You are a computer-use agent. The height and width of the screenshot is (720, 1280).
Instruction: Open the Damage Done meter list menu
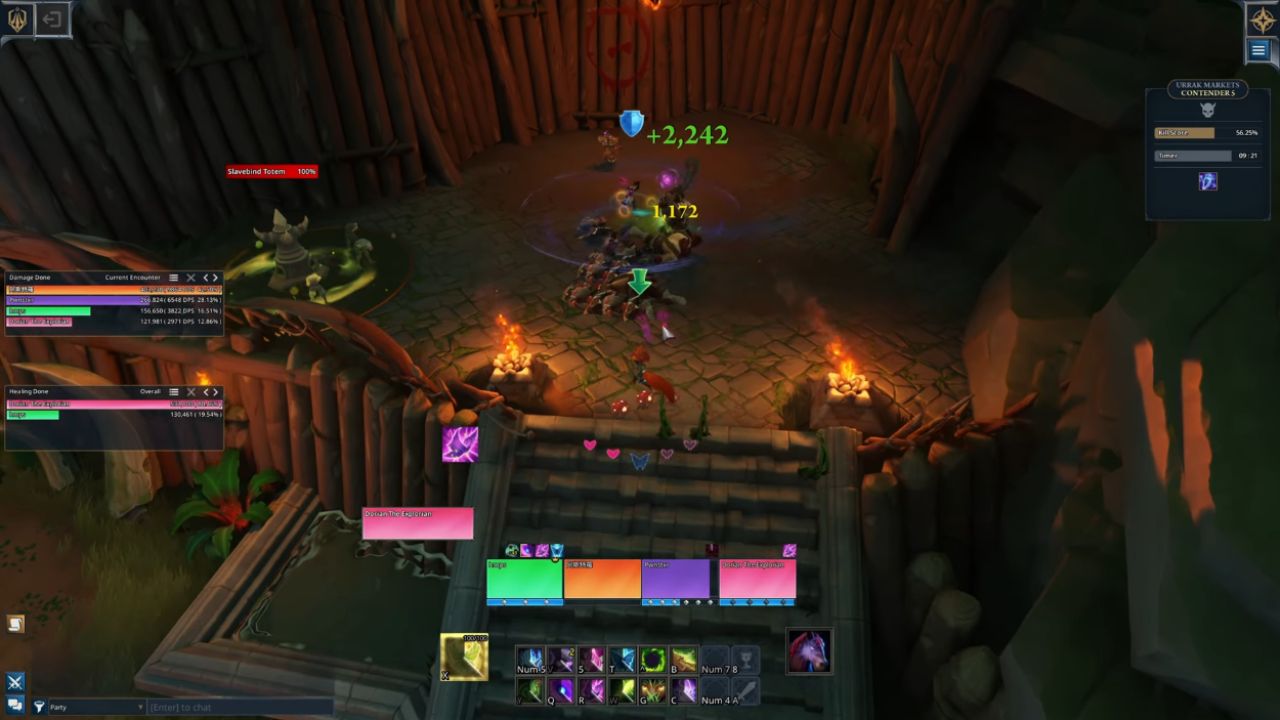173,278
